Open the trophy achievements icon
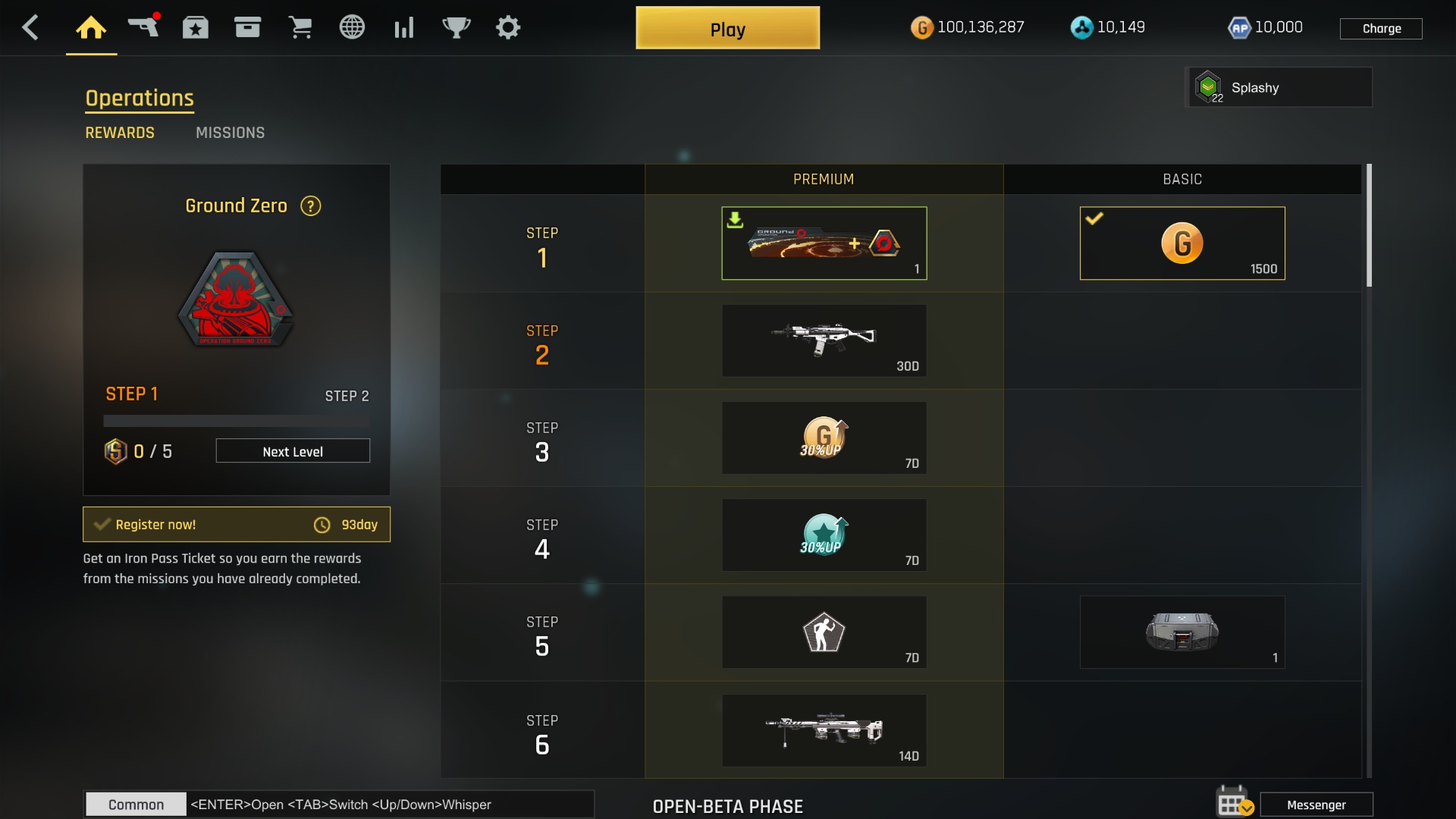Screen dimensions: 1456x819 pos(456,28)
